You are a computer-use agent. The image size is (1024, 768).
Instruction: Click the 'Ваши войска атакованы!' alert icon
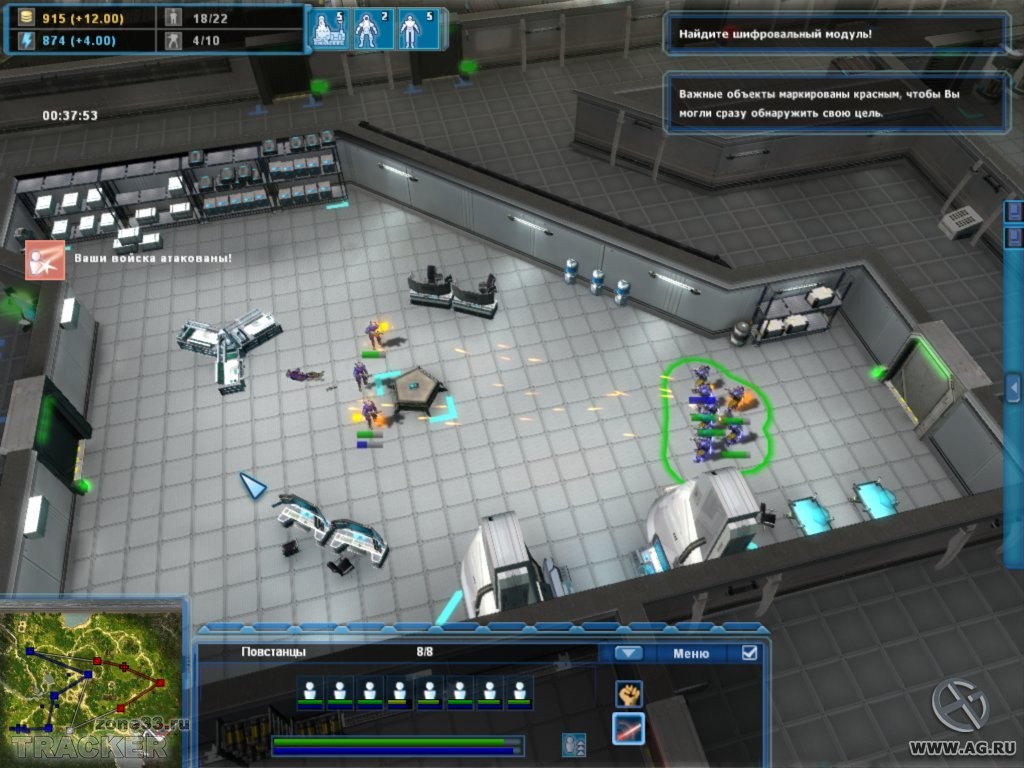click(44, 259)
